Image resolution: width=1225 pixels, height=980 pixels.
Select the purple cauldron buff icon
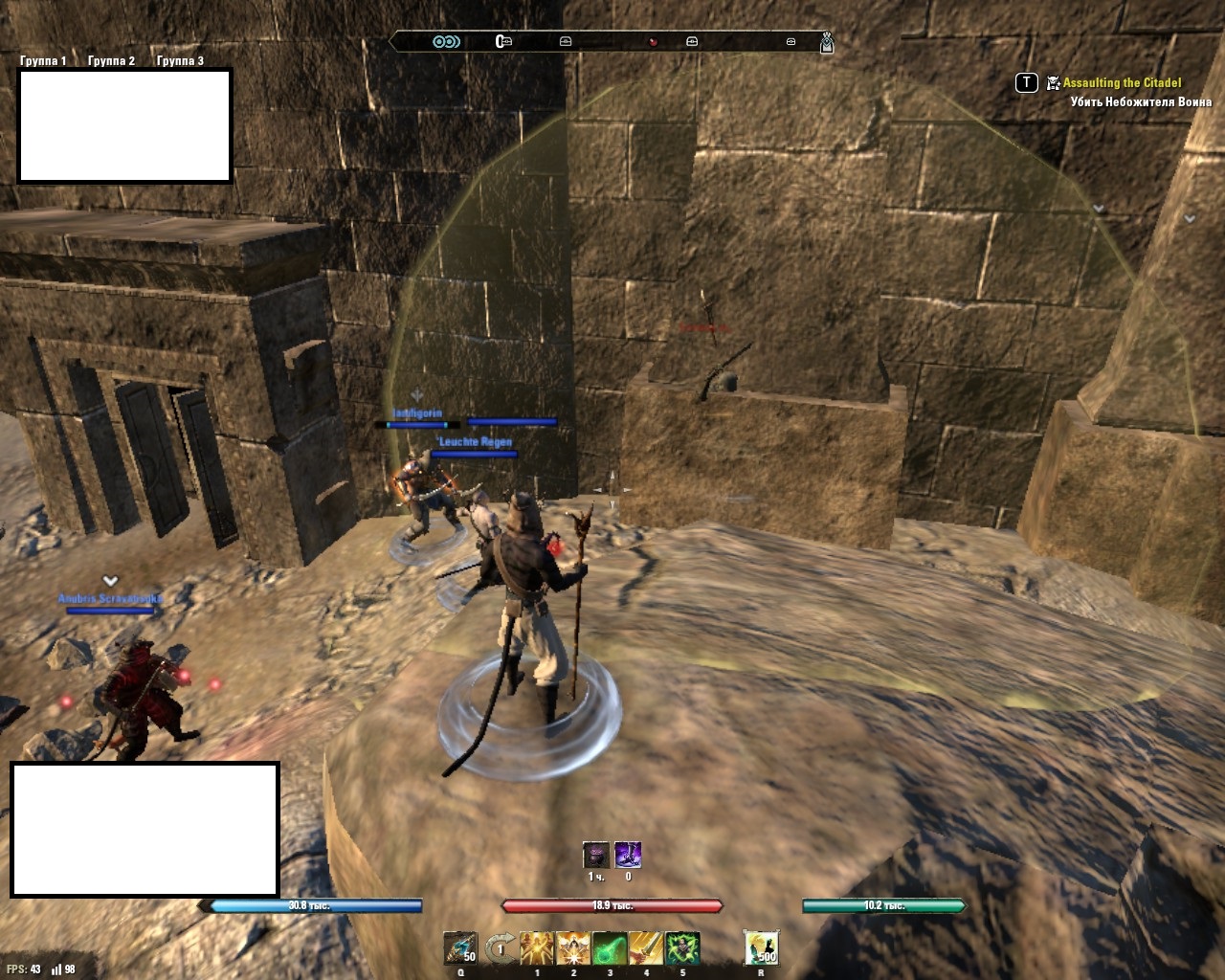coord(595,855)
